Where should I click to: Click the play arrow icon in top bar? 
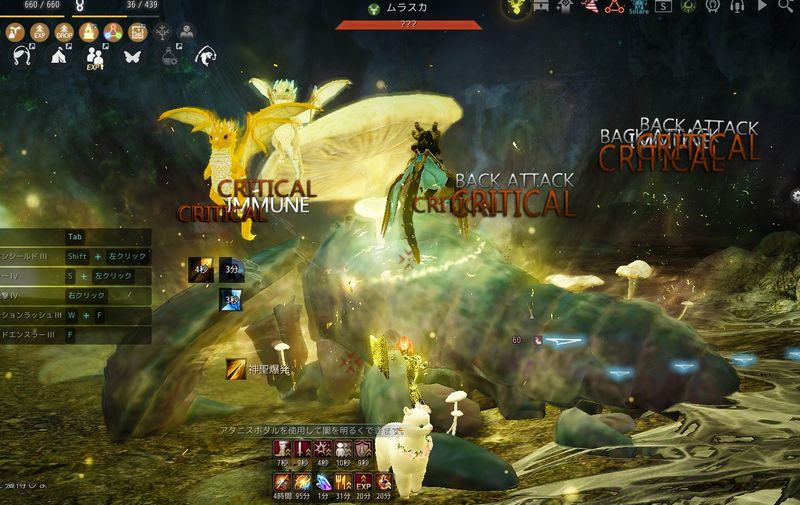click(x=760, y=9)
